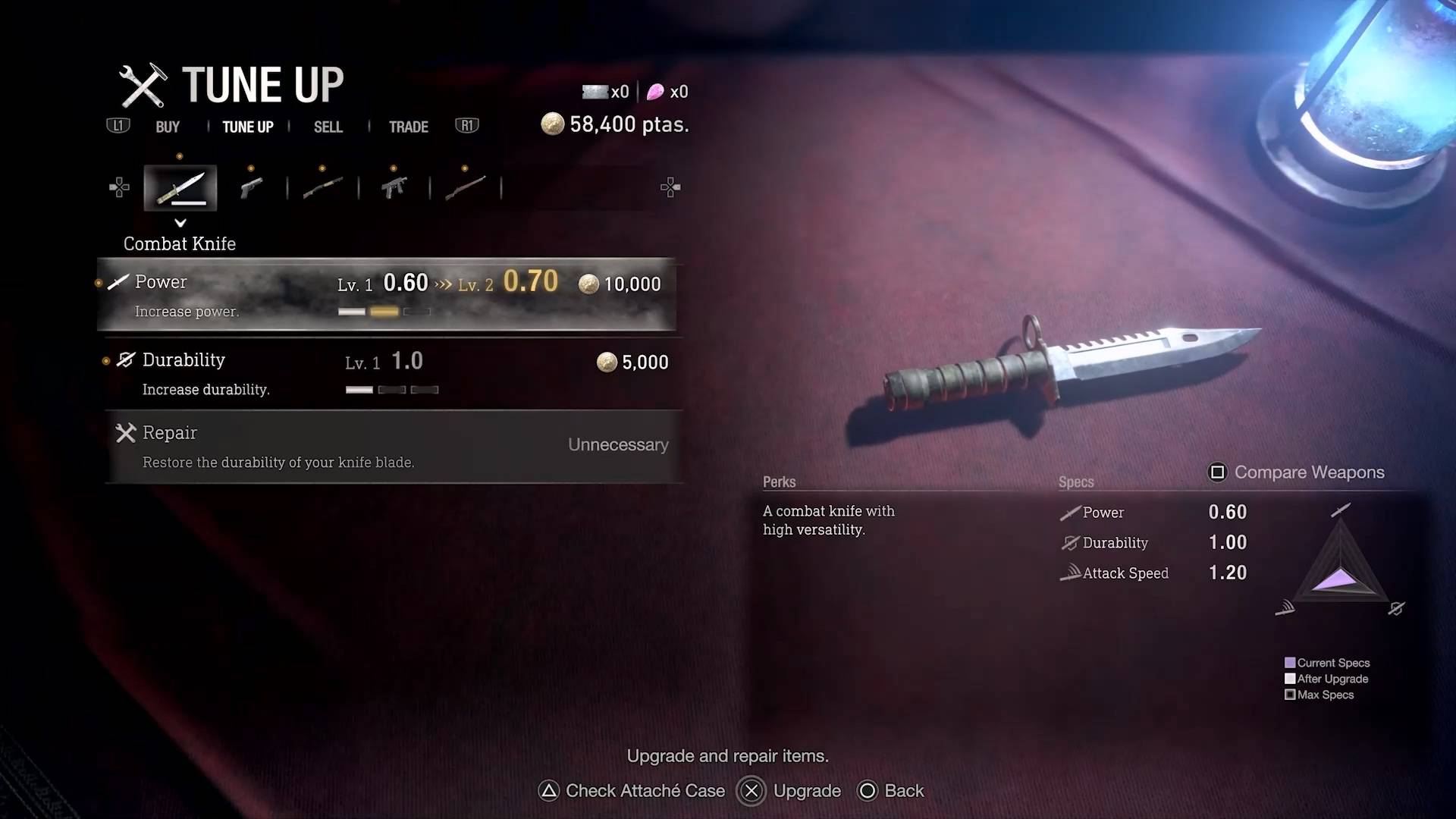The image size is (1456, 819).
Task: Switch to the BUY tab
Action: [168, 127]
